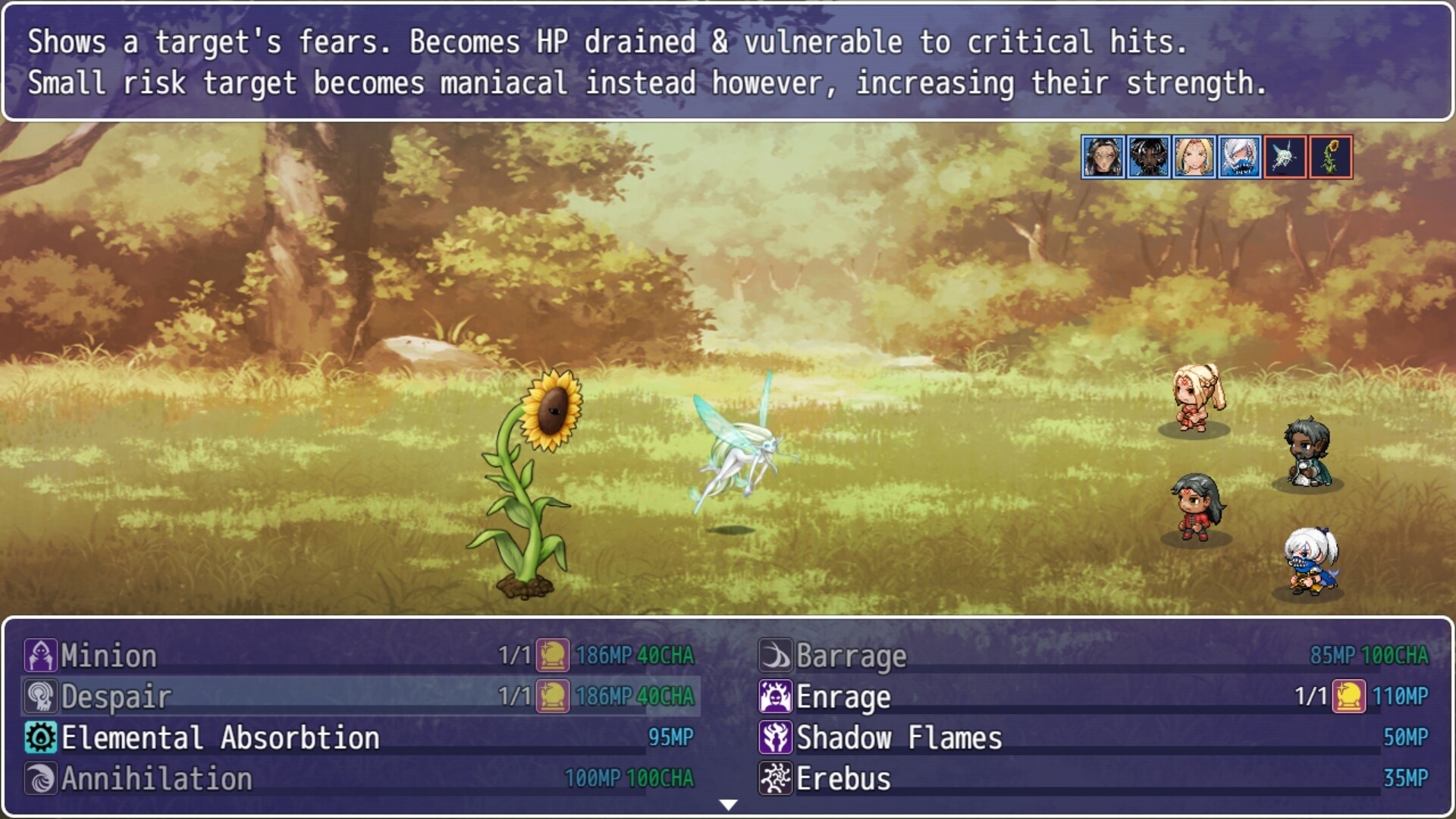Select the sunflower enemy portrait thumbnail
This screenshot has height=819, width=1456.
(1332, 158)
